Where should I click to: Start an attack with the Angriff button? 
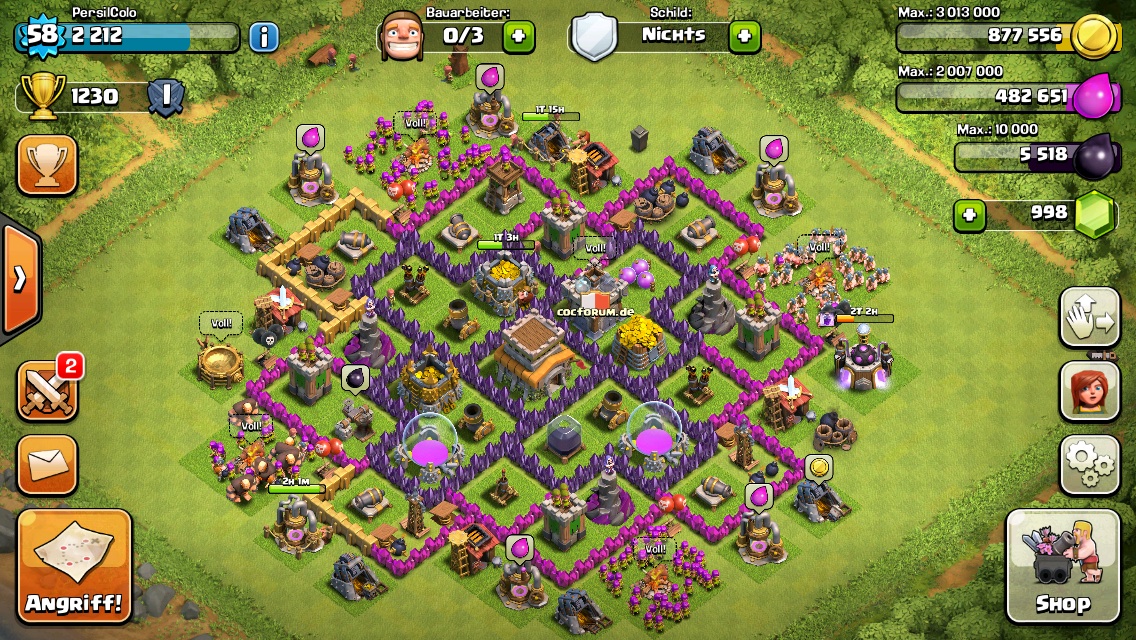(74, 565)
